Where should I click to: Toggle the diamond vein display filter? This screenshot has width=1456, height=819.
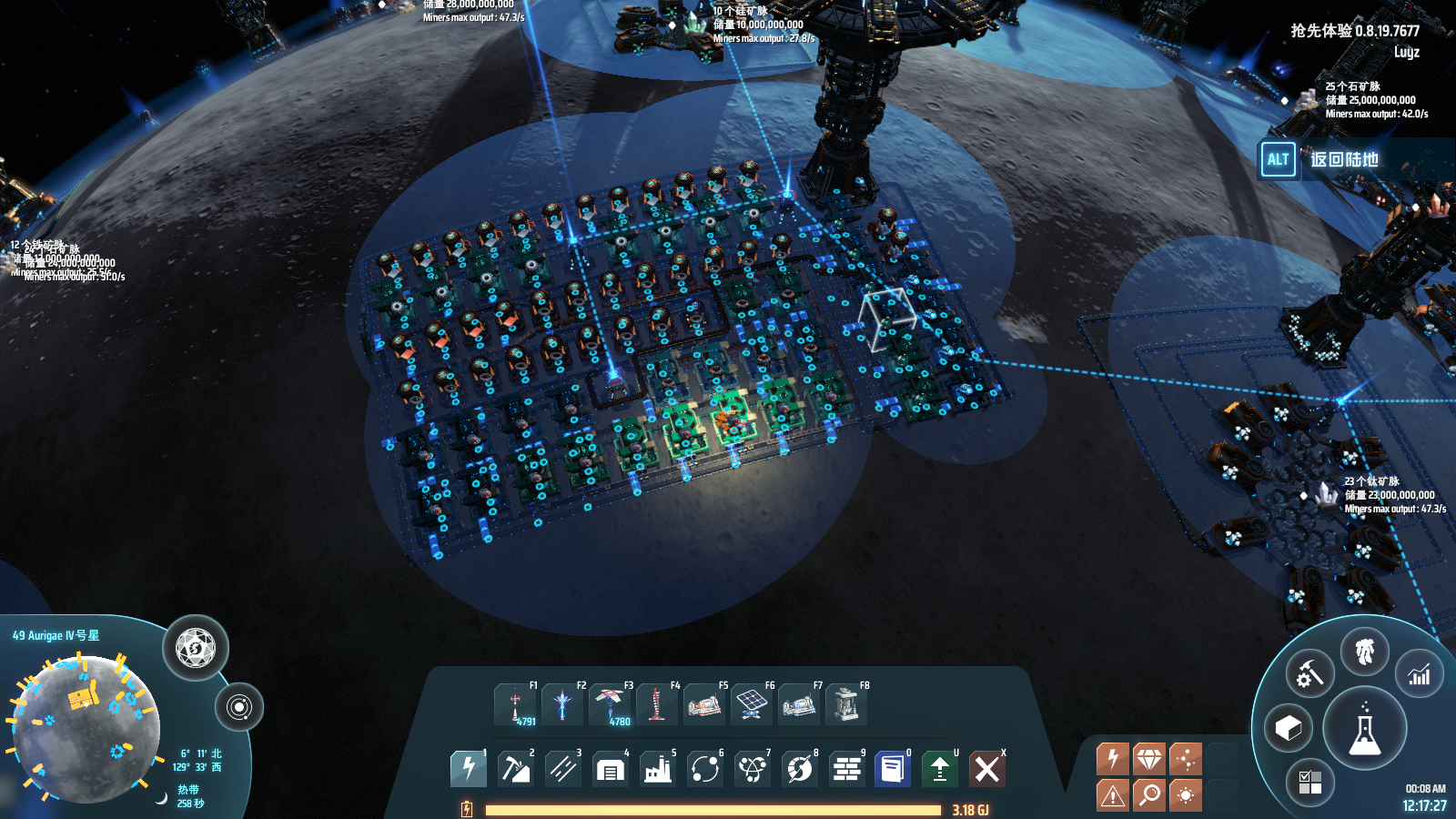tap(1148, 759)
